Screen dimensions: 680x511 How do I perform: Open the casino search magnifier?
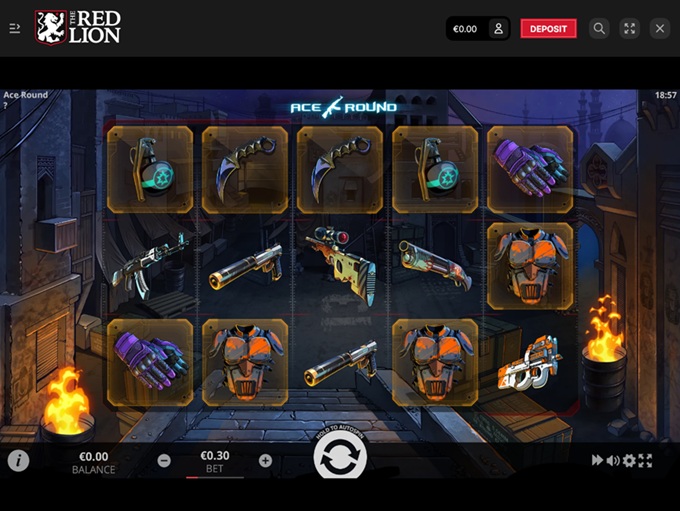click(599, 29)
